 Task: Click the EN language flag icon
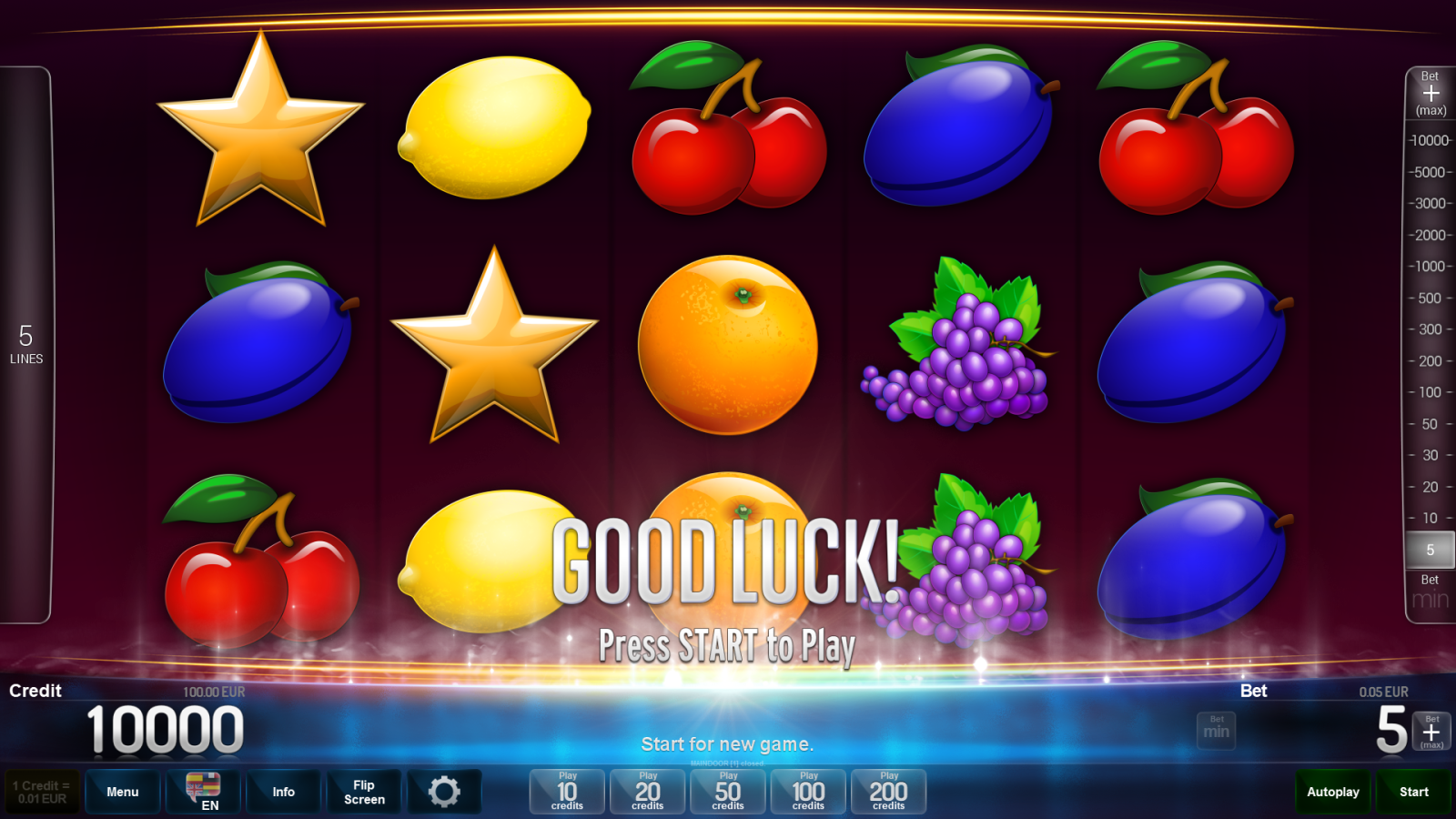[202, 784]
